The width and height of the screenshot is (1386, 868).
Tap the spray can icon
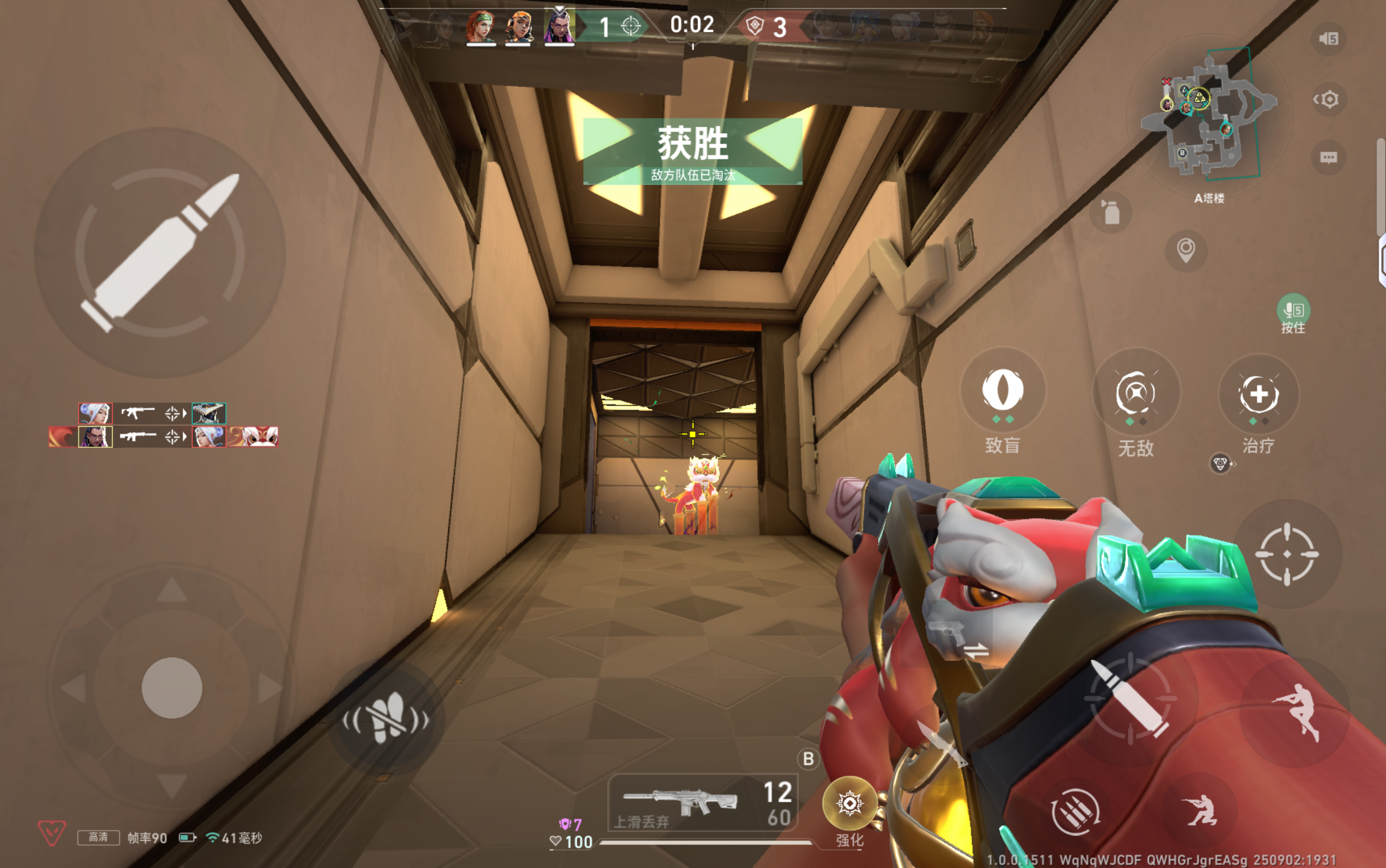tap(1112, 212)
